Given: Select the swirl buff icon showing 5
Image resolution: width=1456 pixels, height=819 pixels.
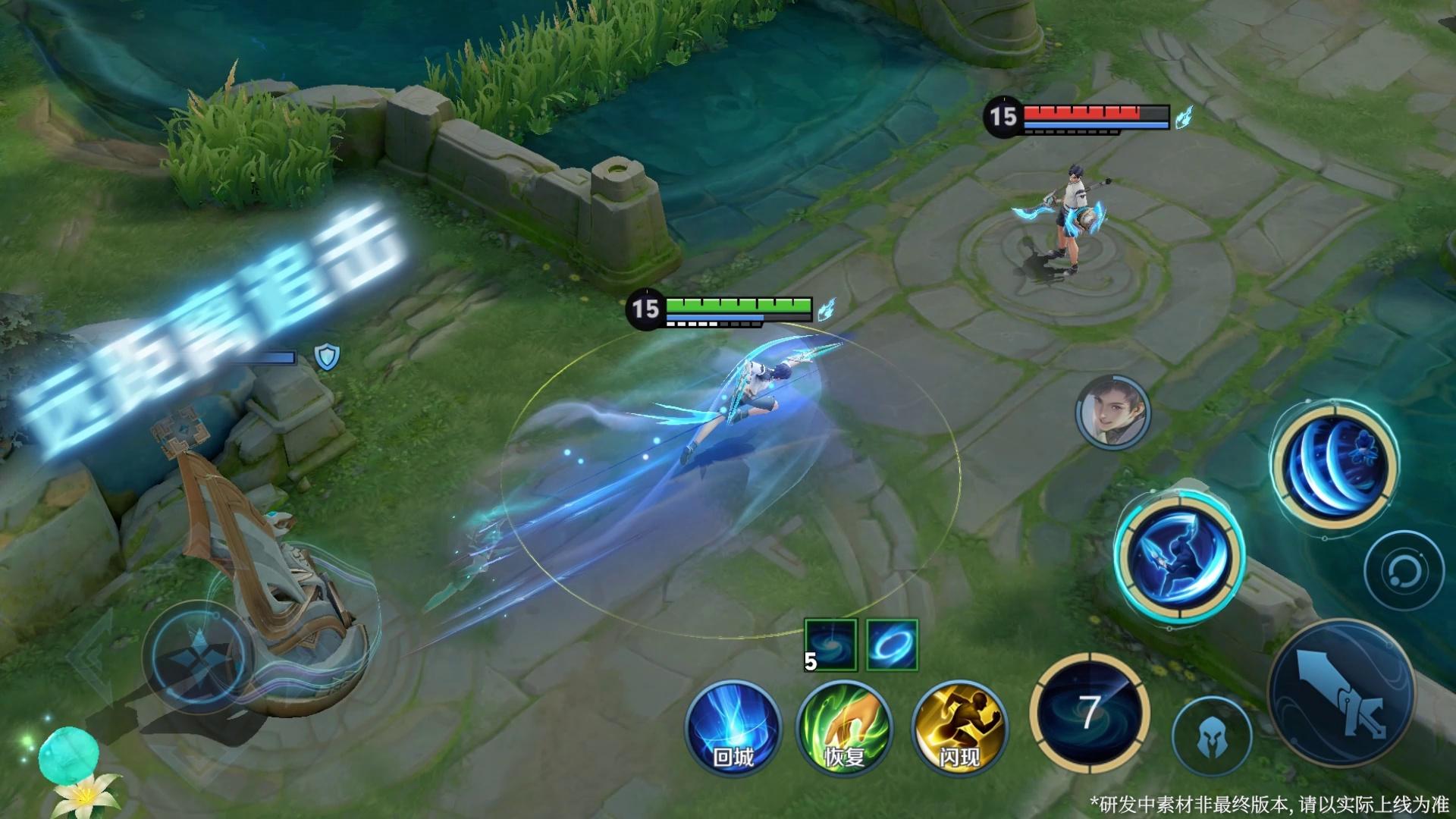Looking at the screenshot, I should pos(830,645).
